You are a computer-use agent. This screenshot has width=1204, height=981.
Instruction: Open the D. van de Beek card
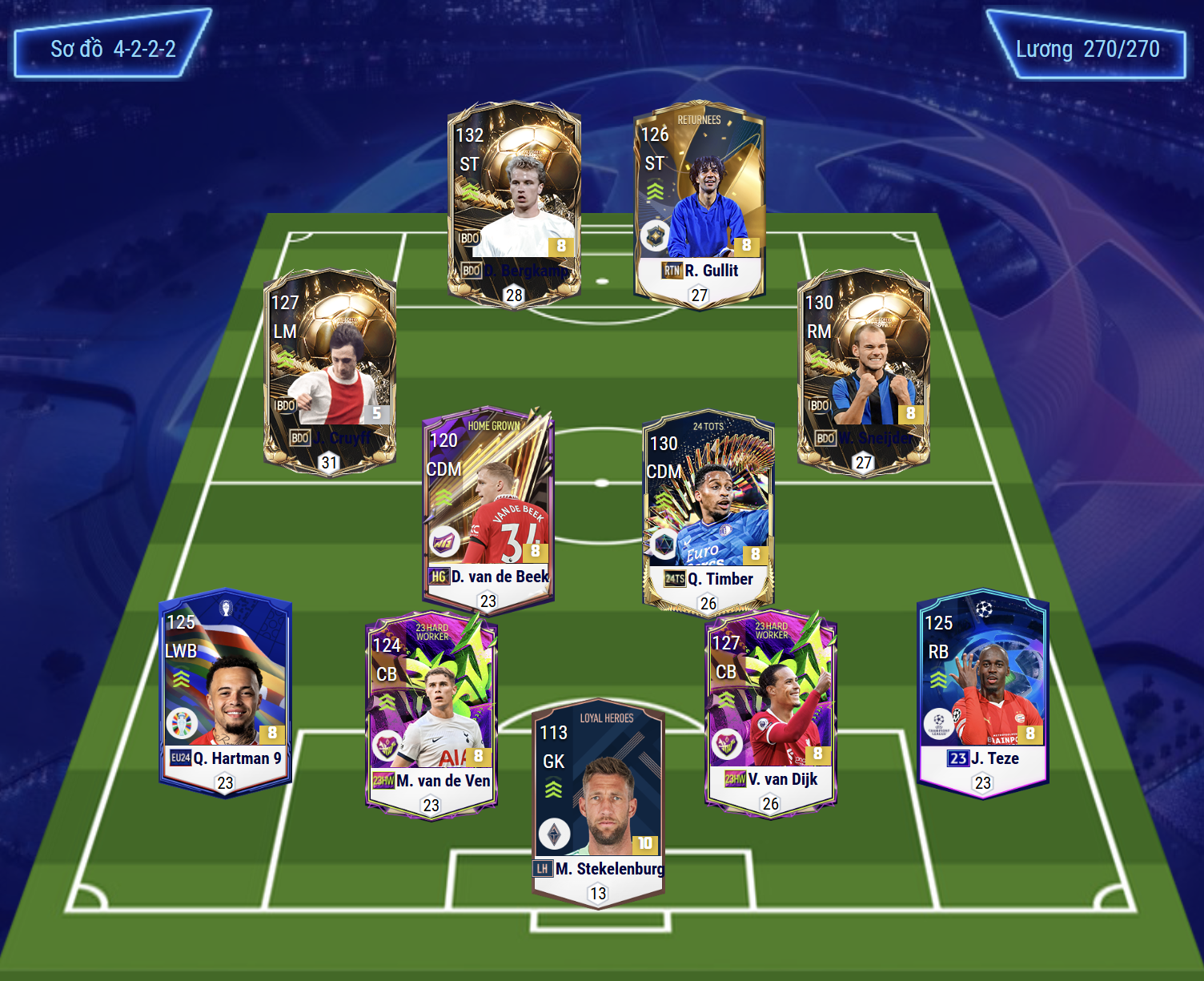(488, 509)
